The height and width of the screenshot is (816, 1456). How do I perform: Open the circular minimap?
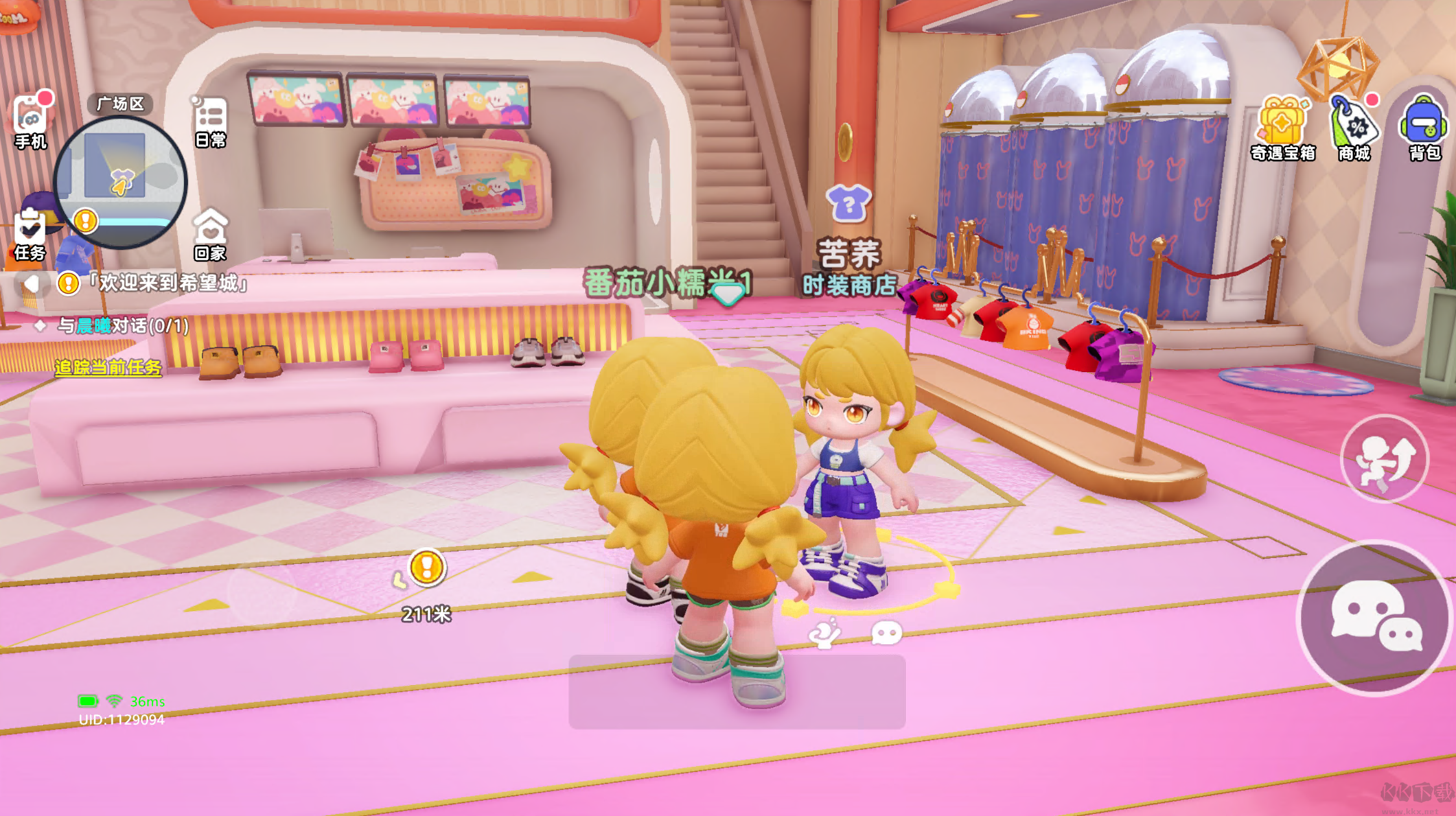pyautogui.click(x=121, y=182)
